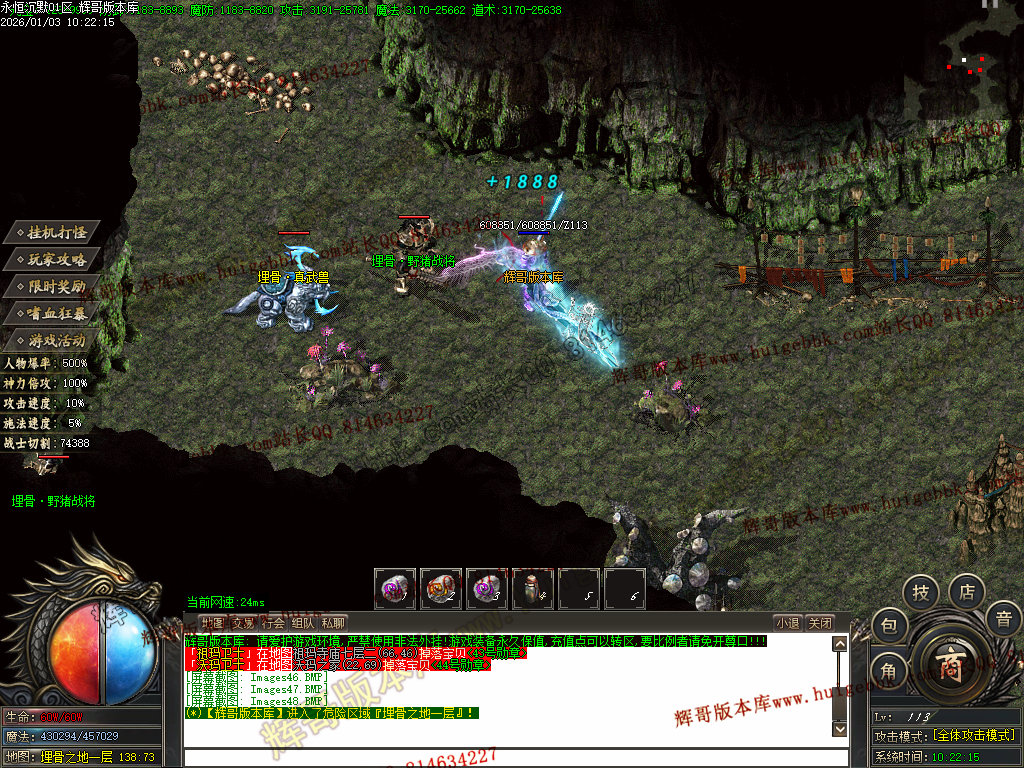1024x768 pixels.
Task: Click the chat text input field
Action: pyautogui.click(x=510, y=757)
